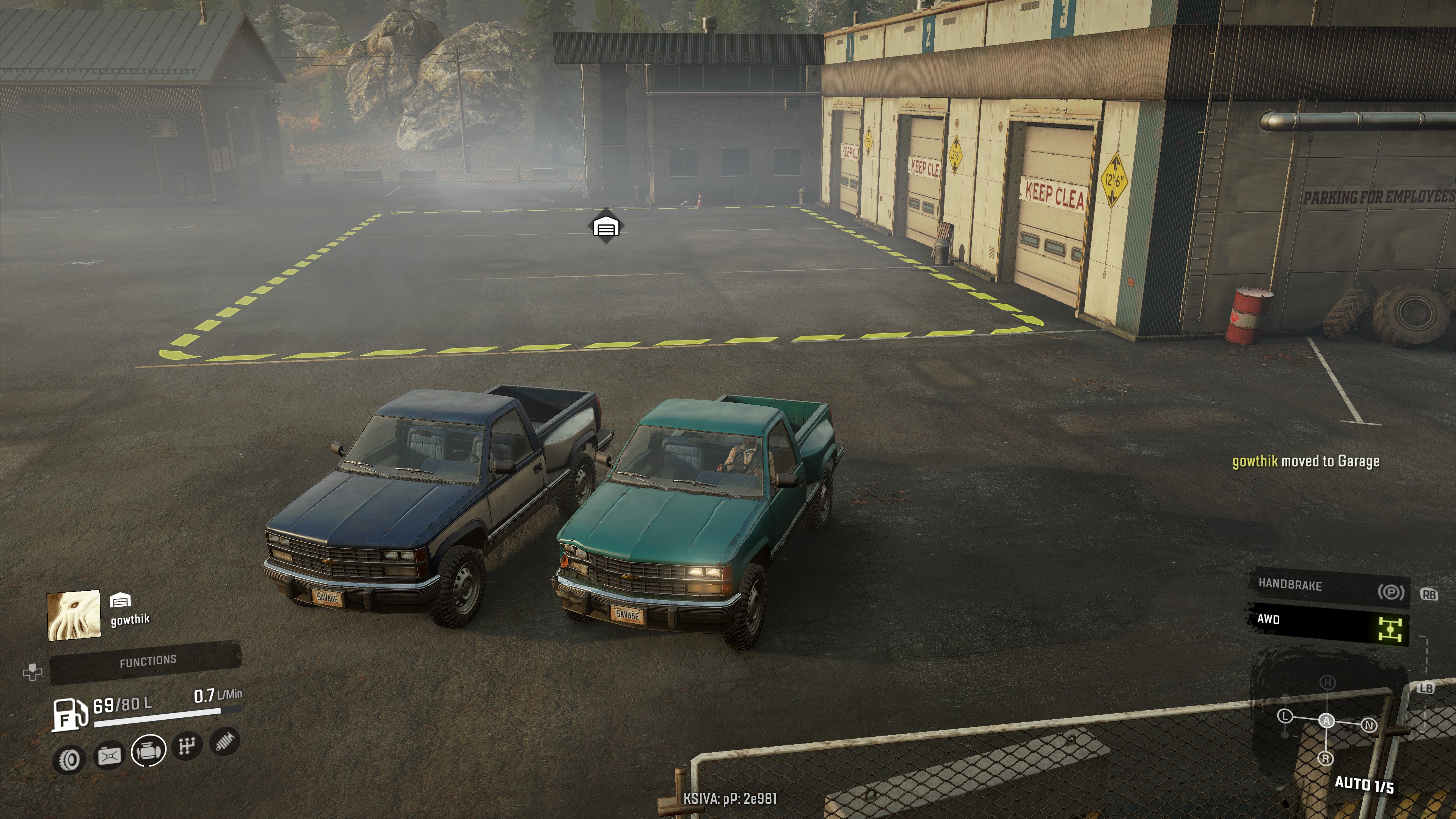Viewport: 1456px width, 819px height.
Task: Click the gearbox status icon
Action: coord(187,746)
